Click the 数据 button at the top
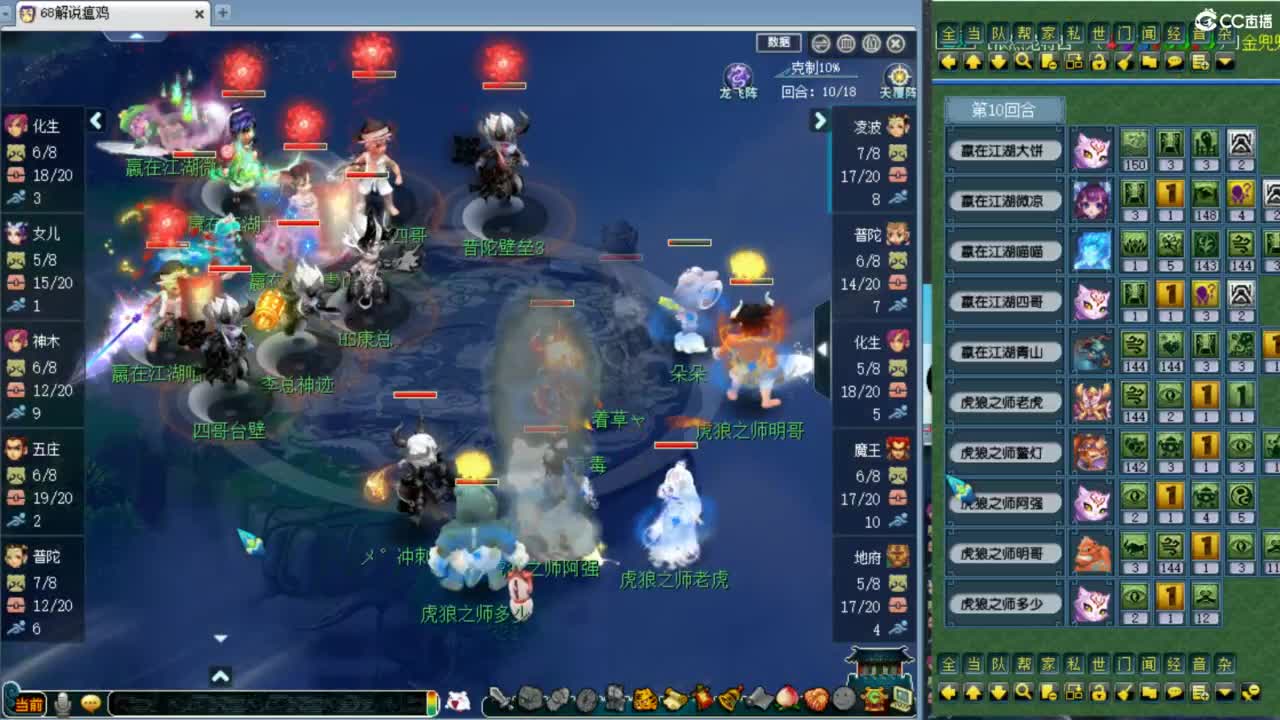Viewport: 1280px width, 720px height. tap(778, 43)
